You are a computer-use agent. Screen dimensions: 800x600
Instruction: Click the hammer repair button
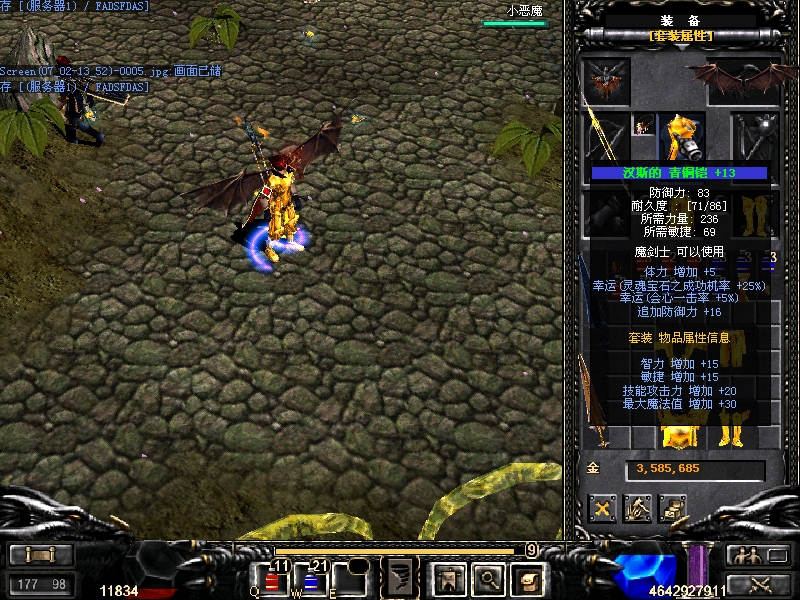638,508
